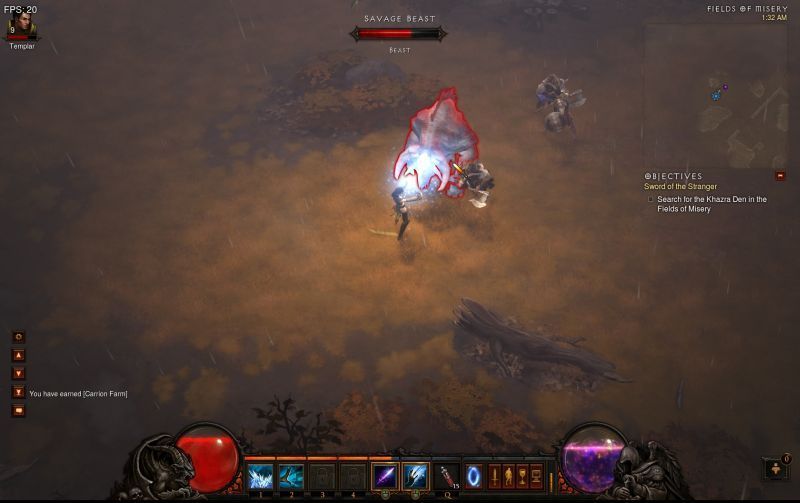The height and width of the screenshot is (503, 800).
Task: Drink the health potion in slot Q
Action: click(447, 477)
